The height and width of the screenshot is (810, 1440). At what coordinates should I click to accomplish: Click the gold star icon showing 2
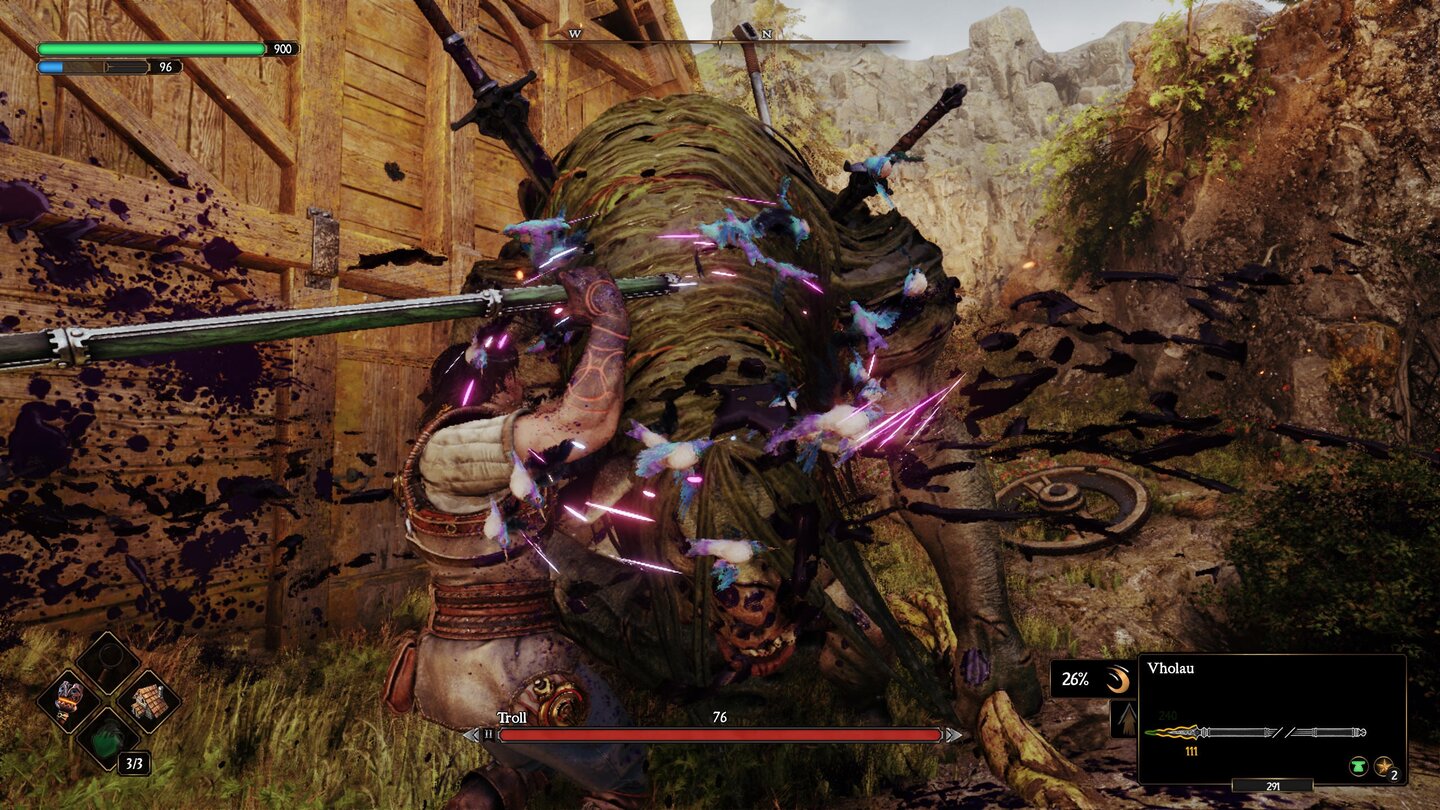(x=1382, y=767)
